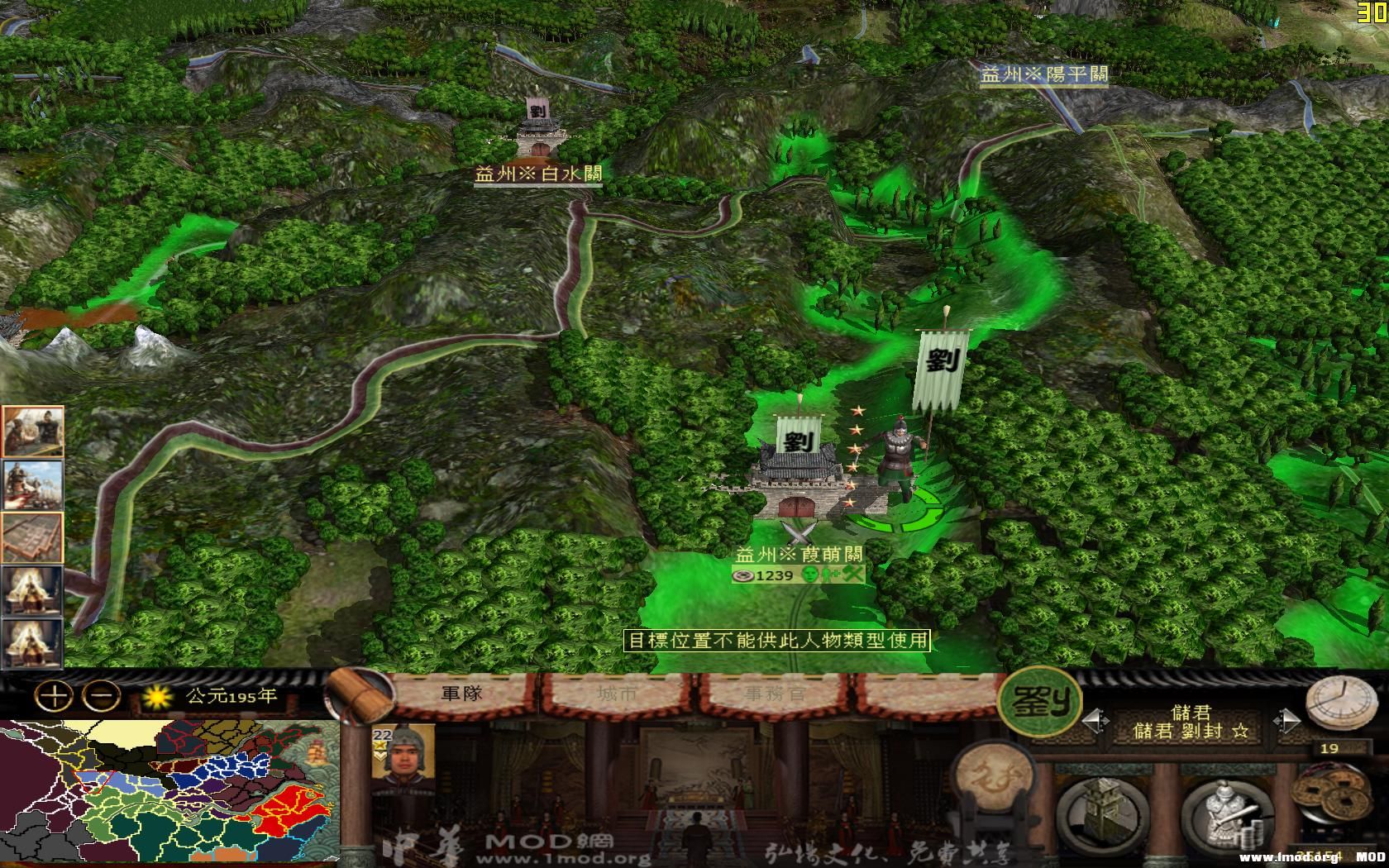
Task: Click left arrow to view previous character
Action: click(1095, 720)
